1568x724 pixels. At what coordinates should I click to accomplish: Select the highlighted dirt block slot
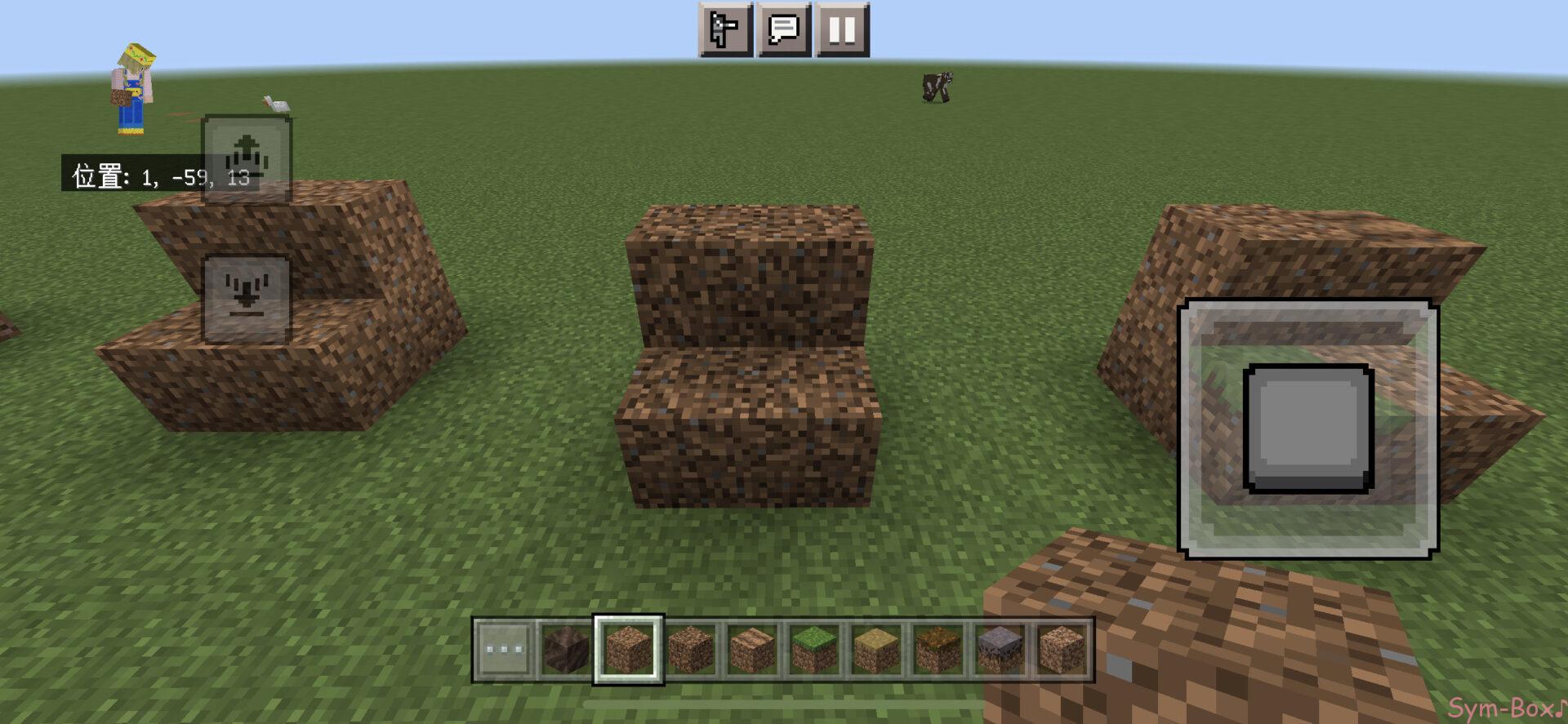628,650
